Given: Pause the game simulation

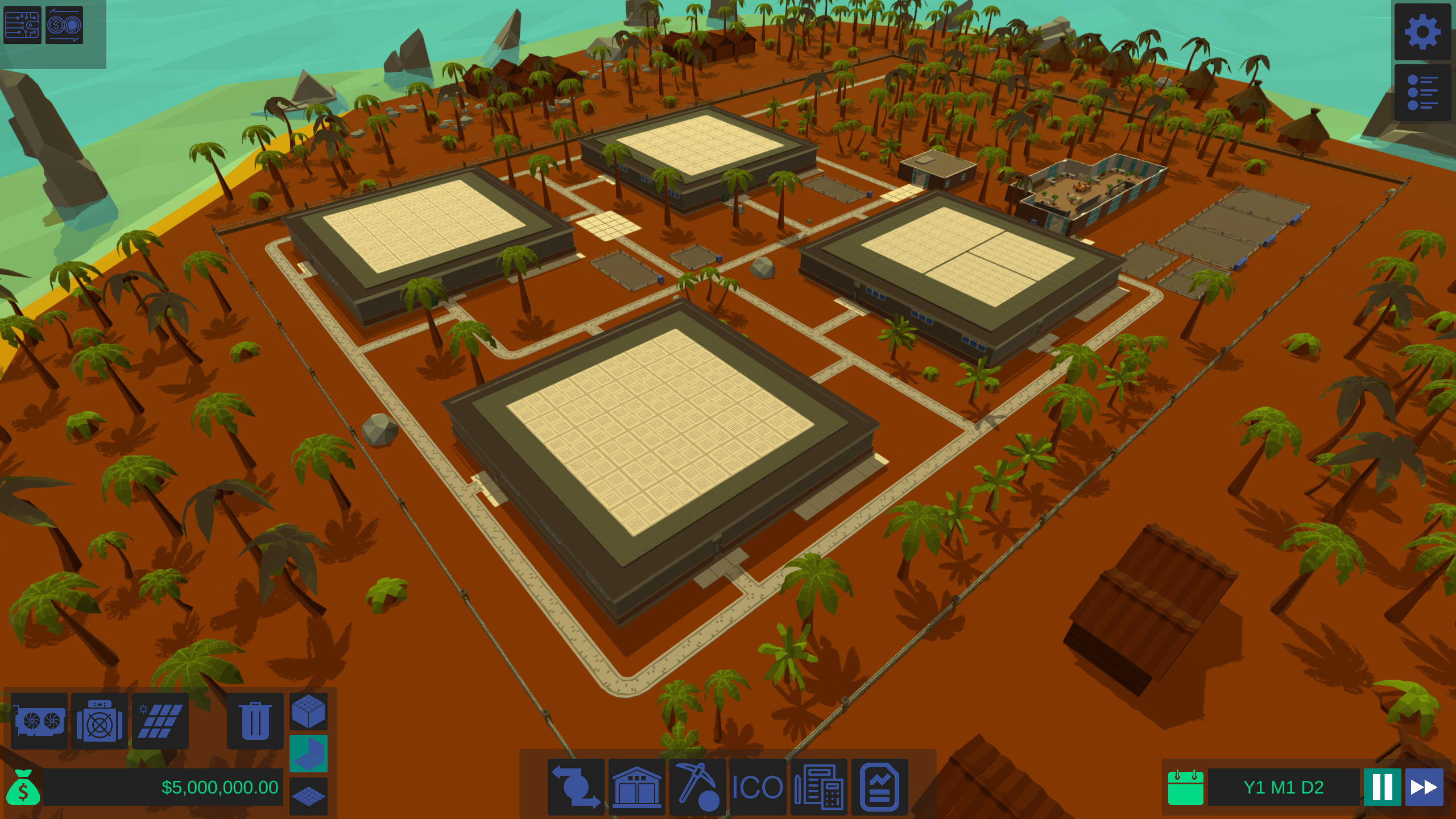Looking at the screenshot, I should tap(1393, 788).
